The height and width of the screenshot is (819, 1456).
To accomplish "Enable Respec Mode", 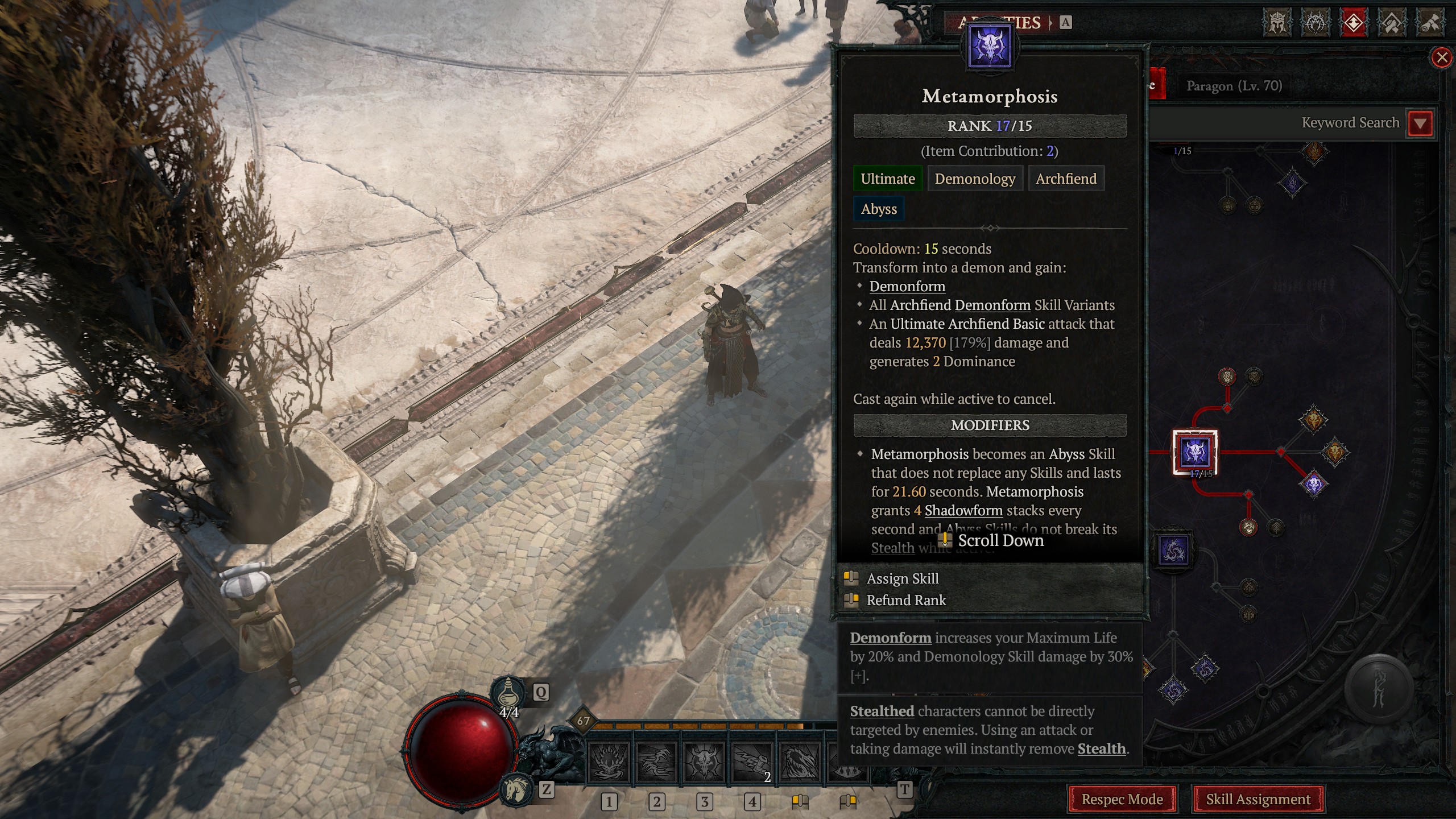I will [1124, 799].
